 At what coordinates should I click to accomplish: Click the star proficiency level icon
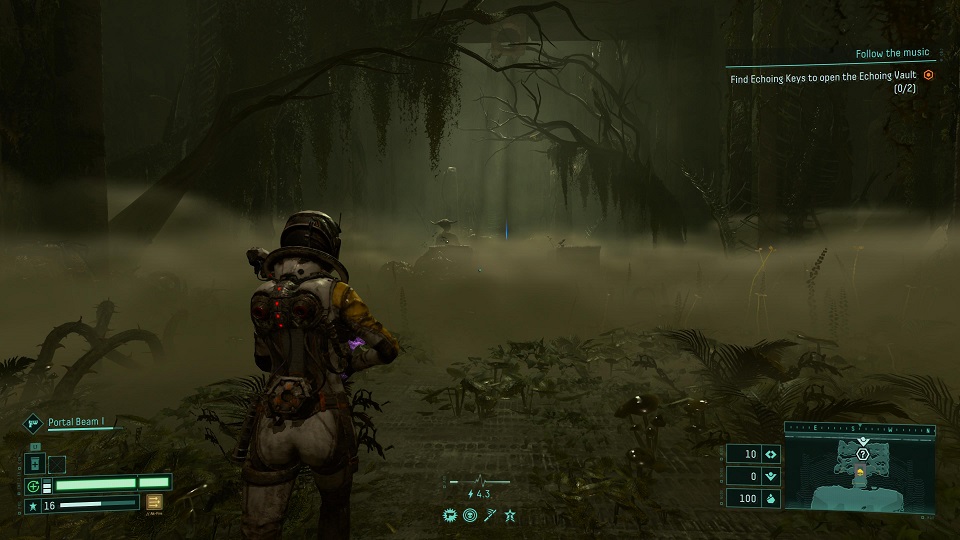[x=33, y=506]
